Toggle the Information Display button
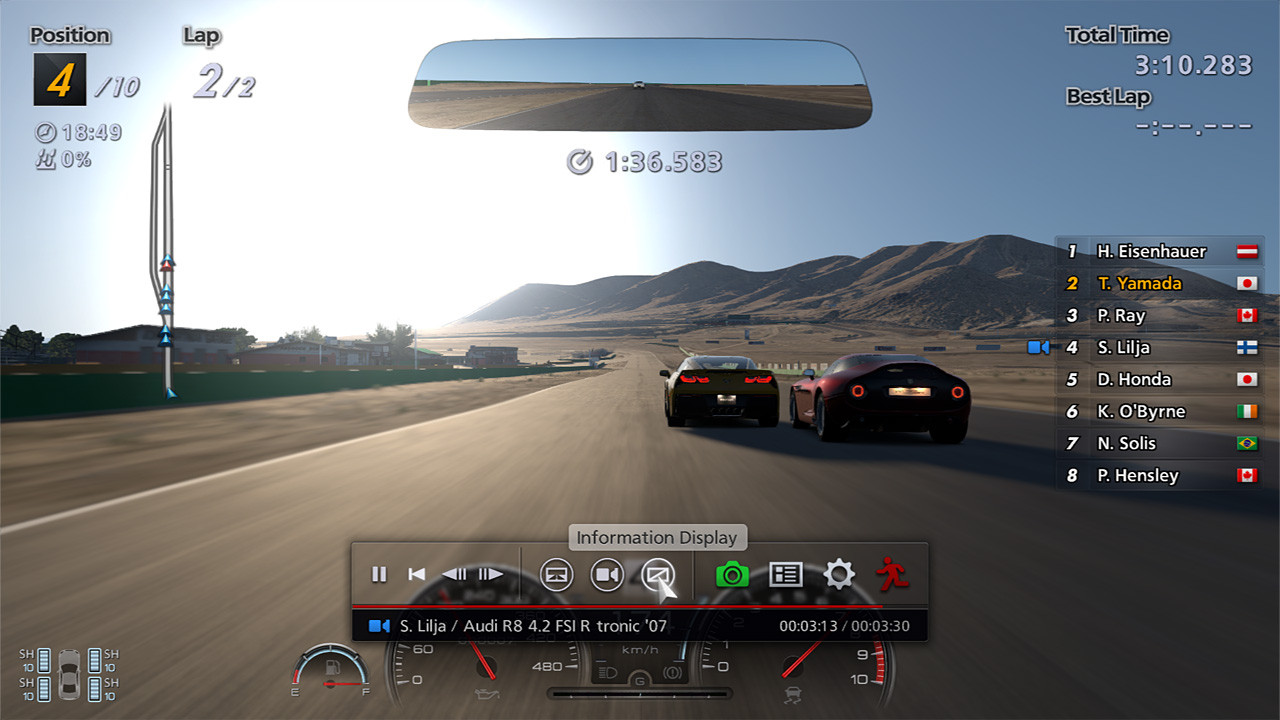 click(657, 574)
